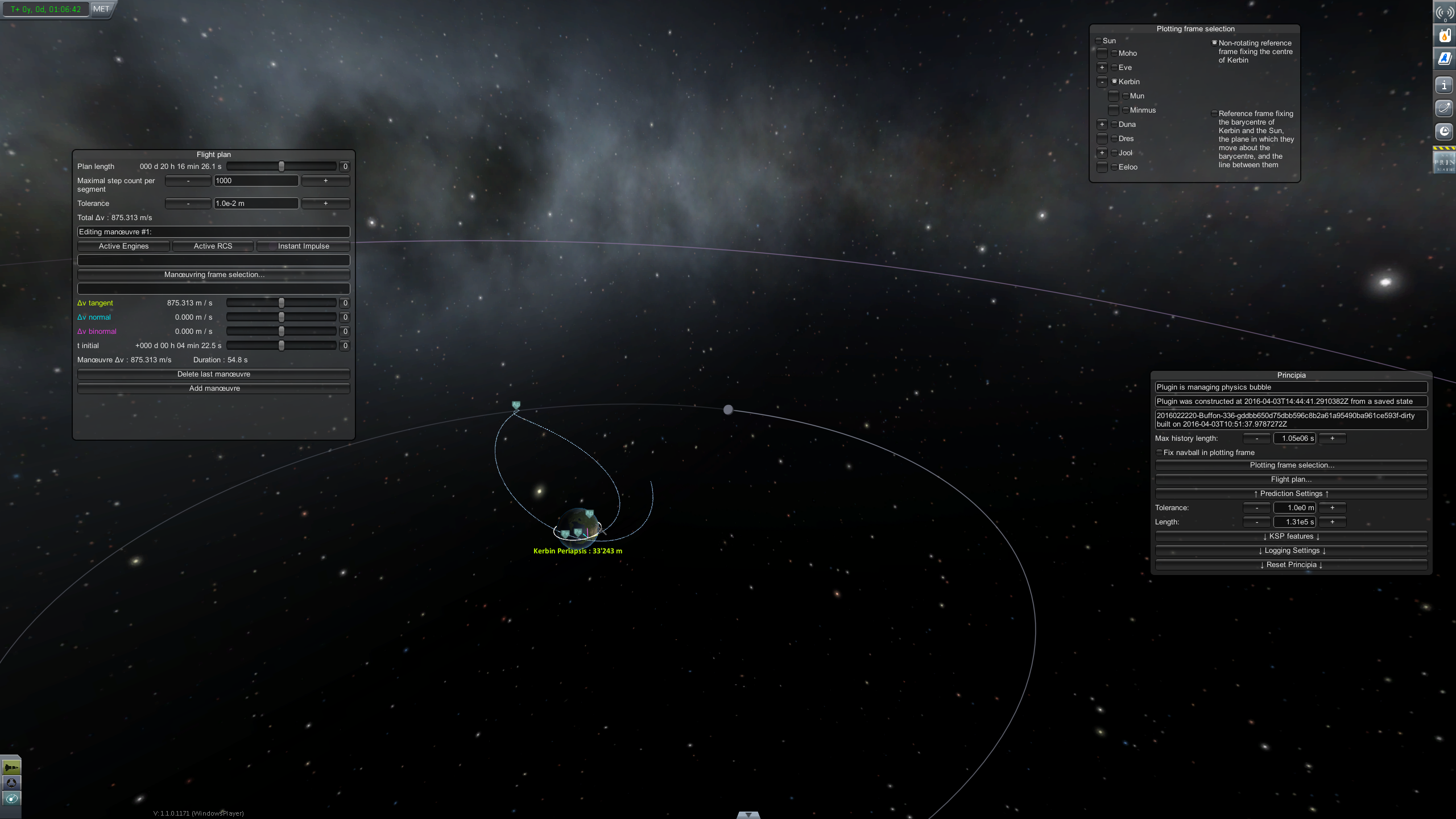Delete the last manoeuvre

pos(214,374)
